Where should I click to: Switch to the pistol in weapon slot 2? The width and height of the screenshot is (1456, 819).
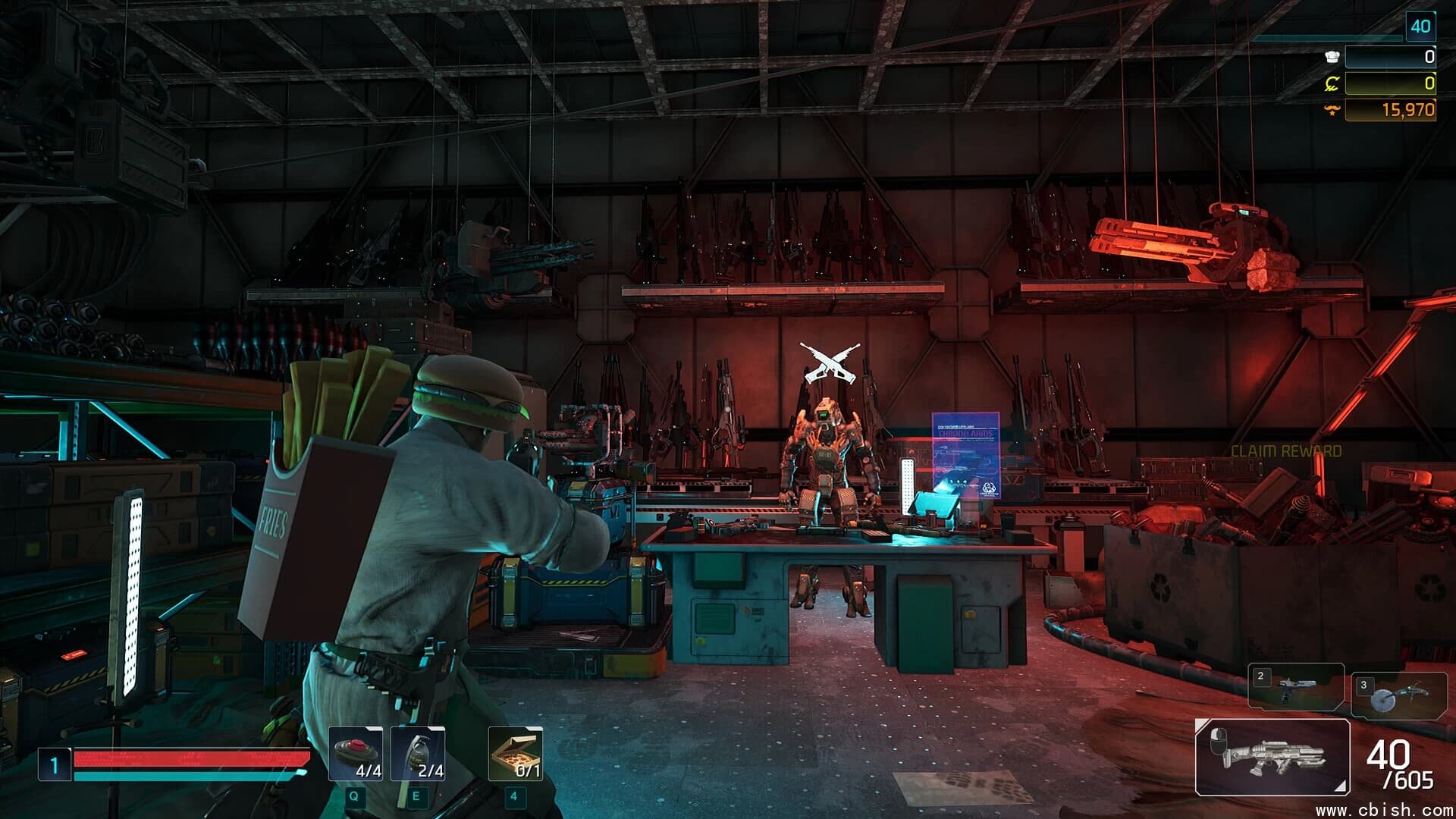click(x=1295, y=687)
